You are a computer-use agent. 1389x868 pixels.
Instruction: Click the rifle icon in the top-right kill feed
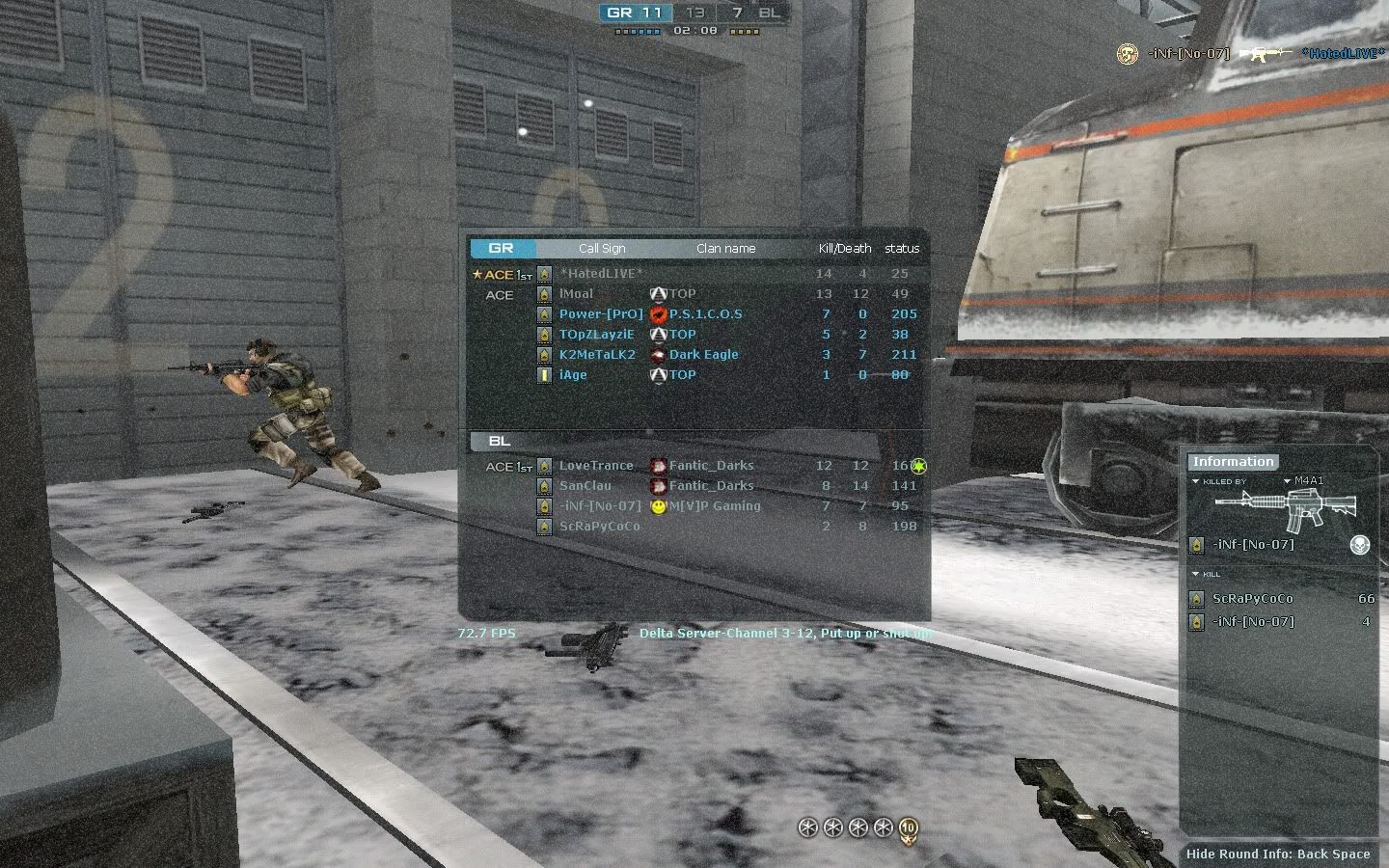pos(1266,54)
